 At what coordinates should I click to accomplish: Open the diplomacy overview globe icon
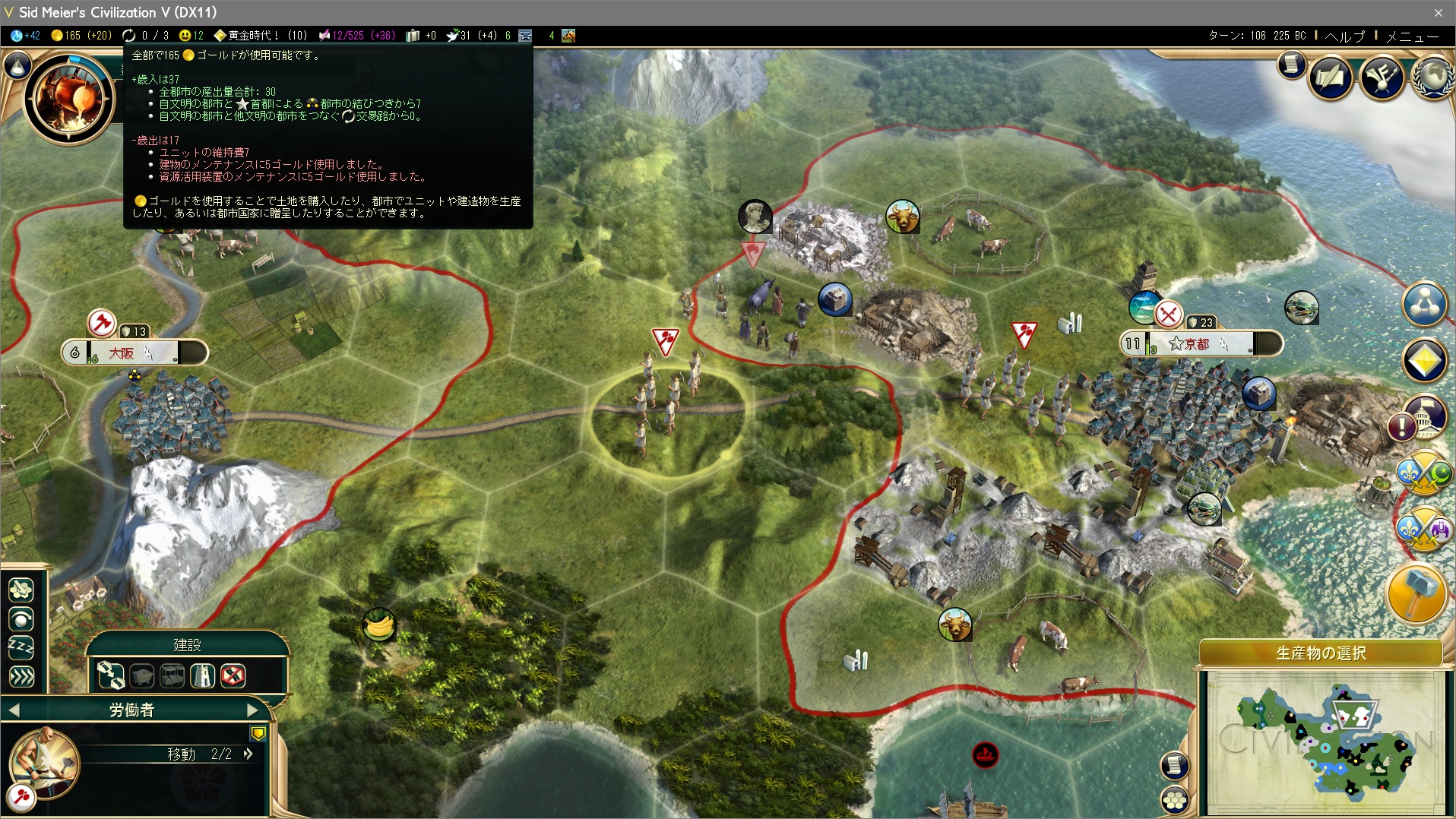[1432, 77]
